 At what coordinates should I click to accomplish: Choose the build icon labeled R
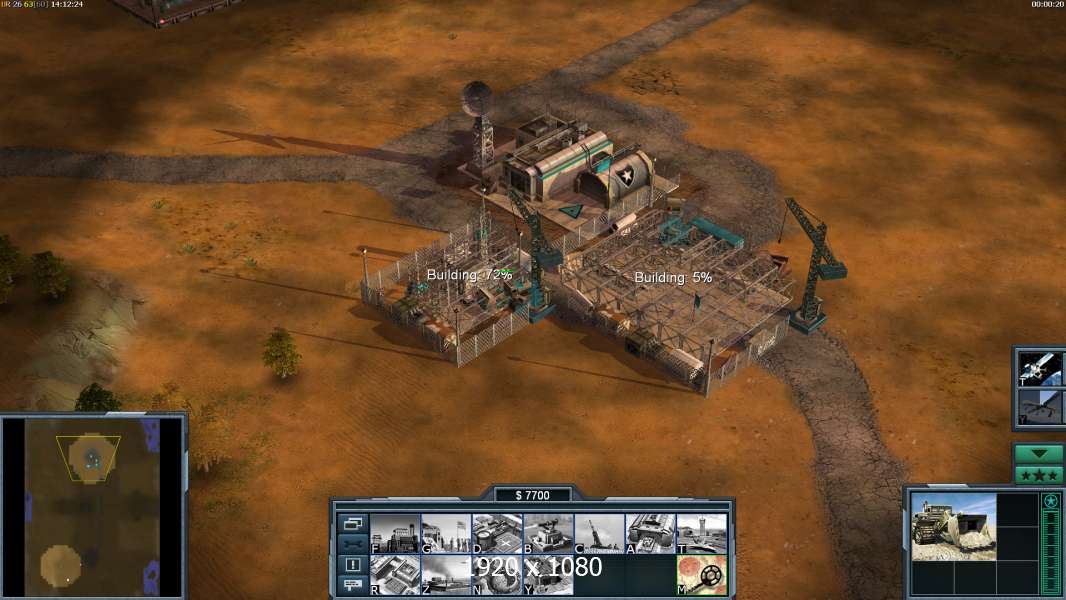click(x=395, y=575)
